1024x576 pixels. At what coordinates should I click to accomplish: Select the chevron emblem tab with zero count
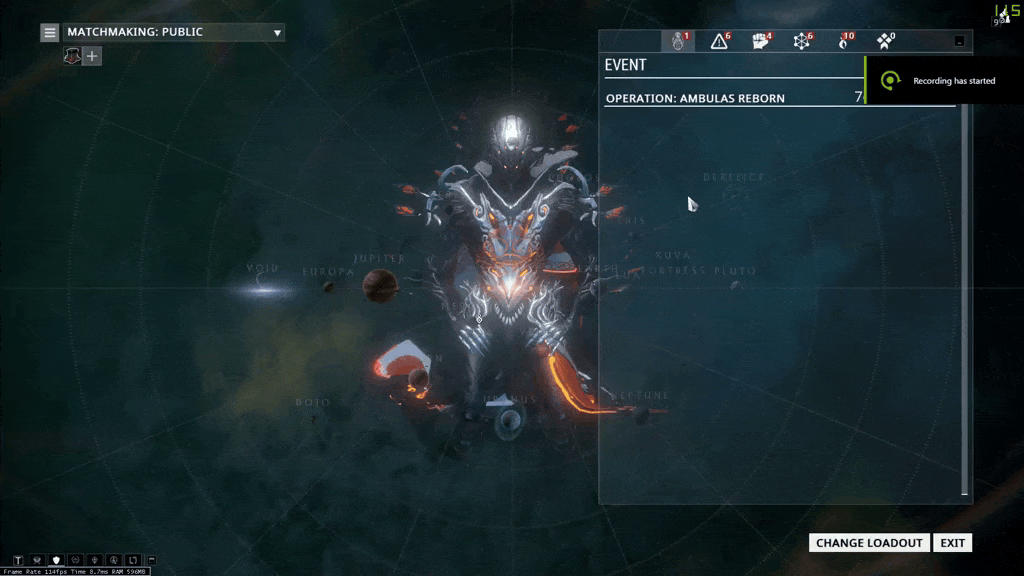point(885,41)
